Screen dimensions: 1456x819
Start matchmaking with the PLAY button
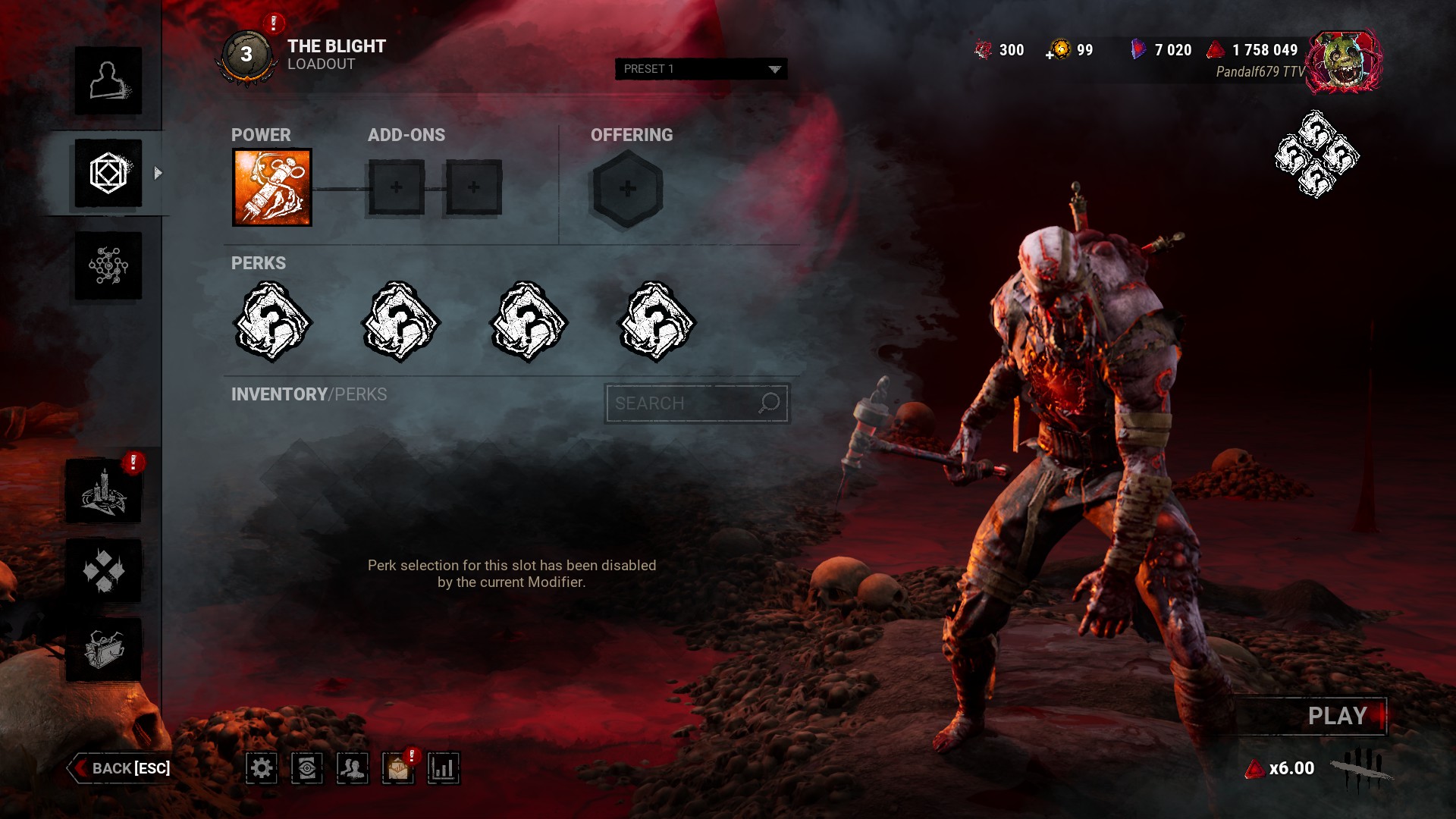1335,716
